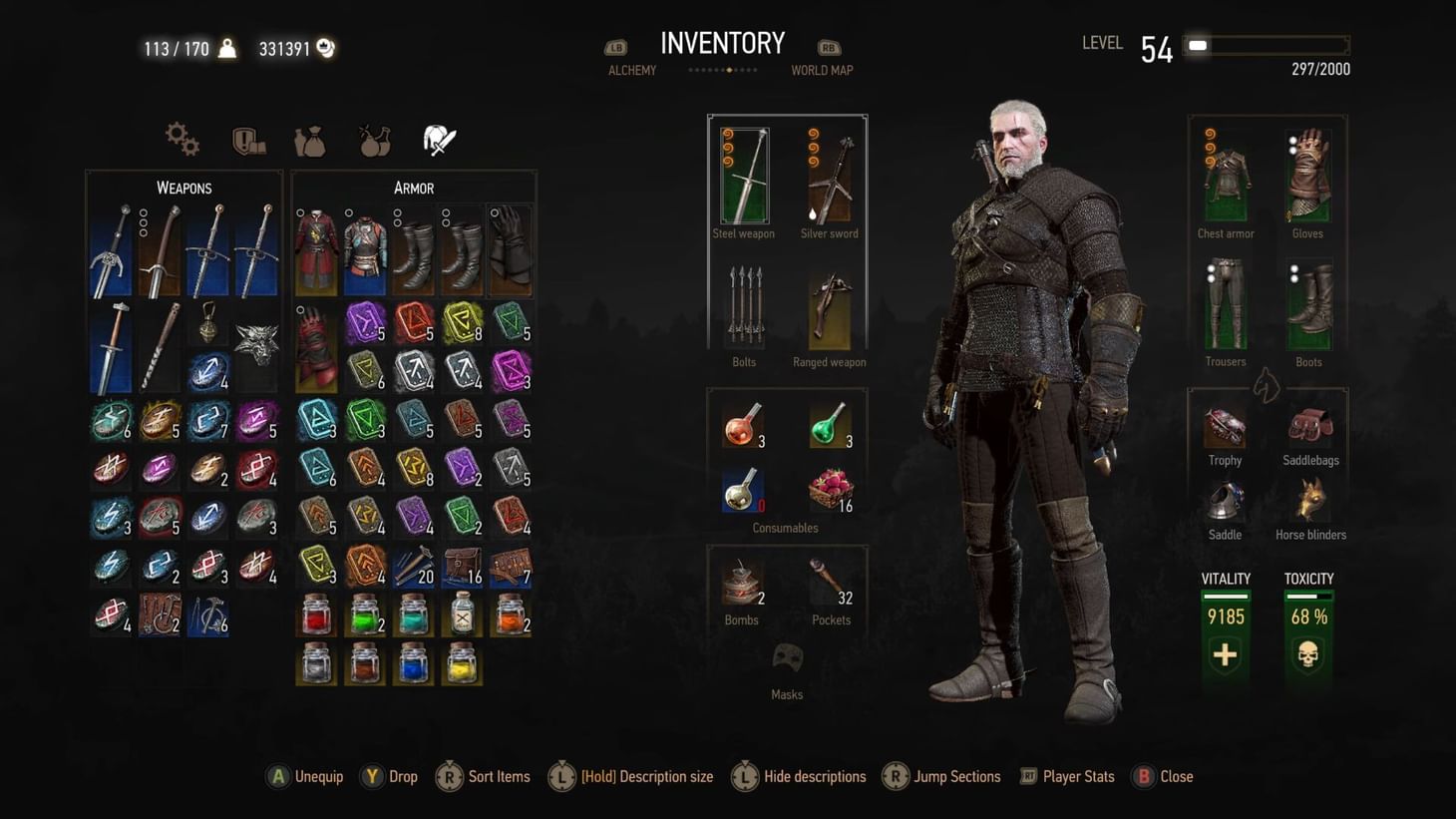Sort Items in the inventory
The width and height of the screenshot is (1456, 819).
tap(483, 776)
